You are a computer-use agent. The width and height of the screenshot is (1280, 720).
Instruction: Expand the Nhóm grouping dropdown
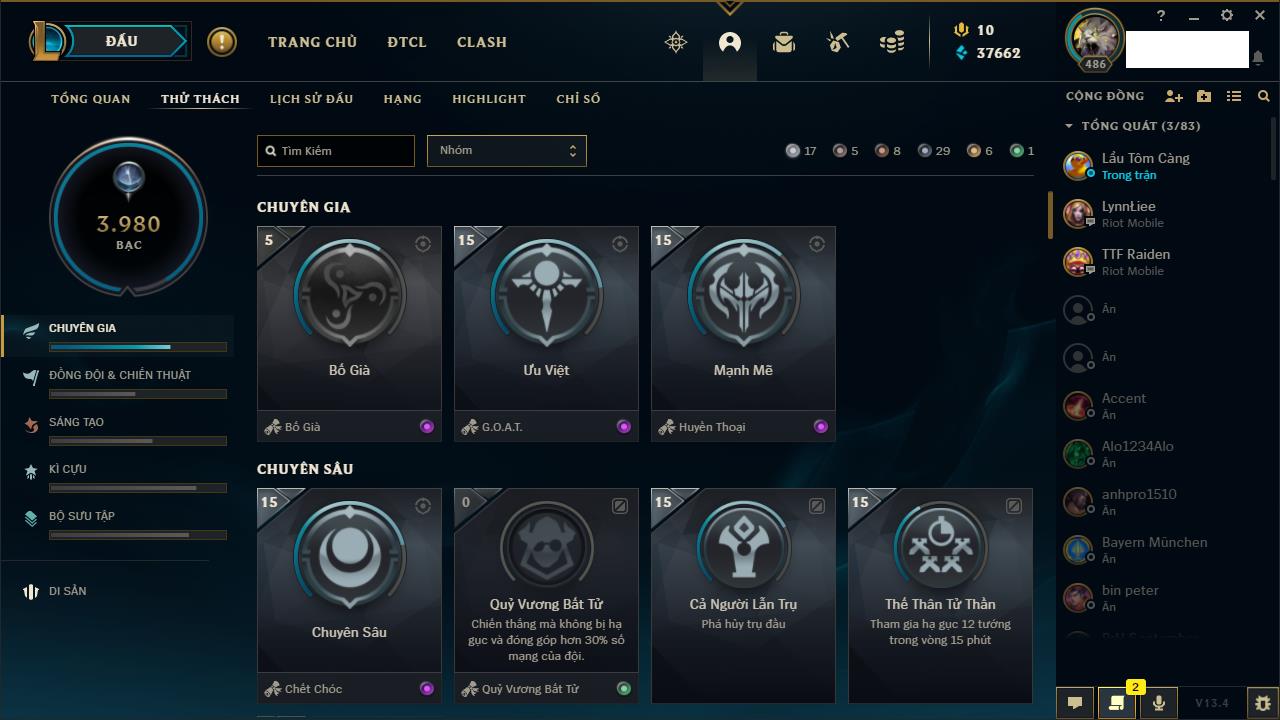506,151
